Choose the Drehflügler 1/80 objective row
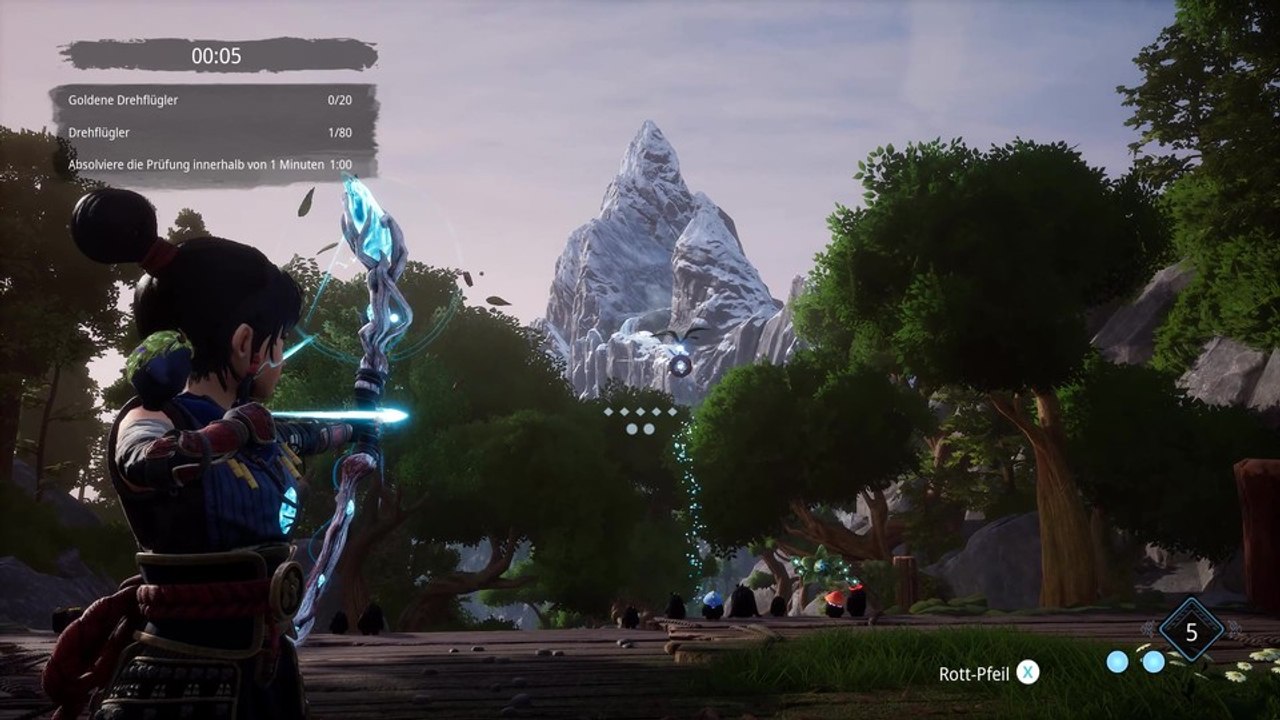The image size is (1280, 720). (213, 132)
